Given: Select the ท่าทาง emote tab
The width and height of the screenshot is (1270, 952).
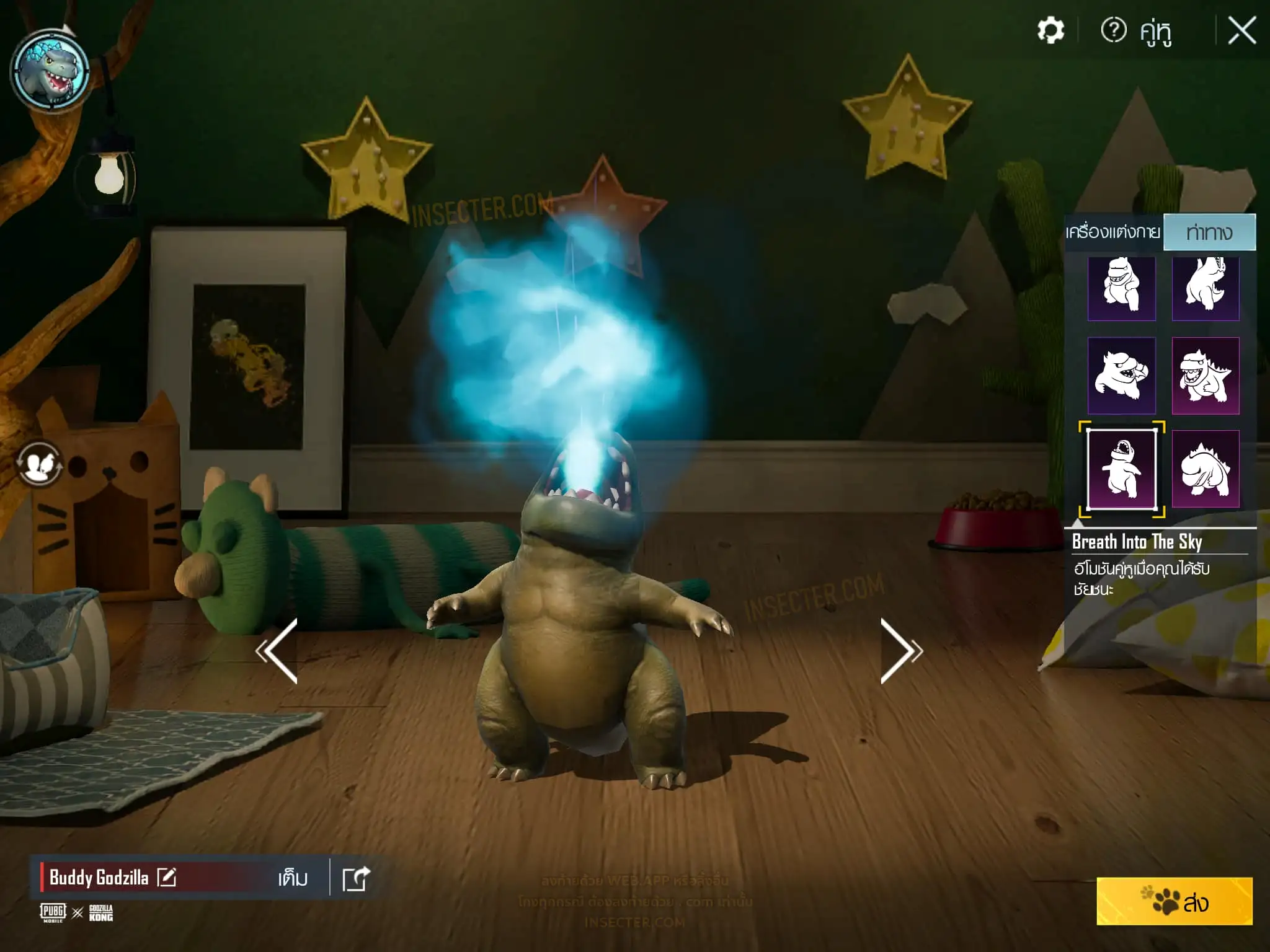Looking at the screenshot, I should (x=1209, y=232).
